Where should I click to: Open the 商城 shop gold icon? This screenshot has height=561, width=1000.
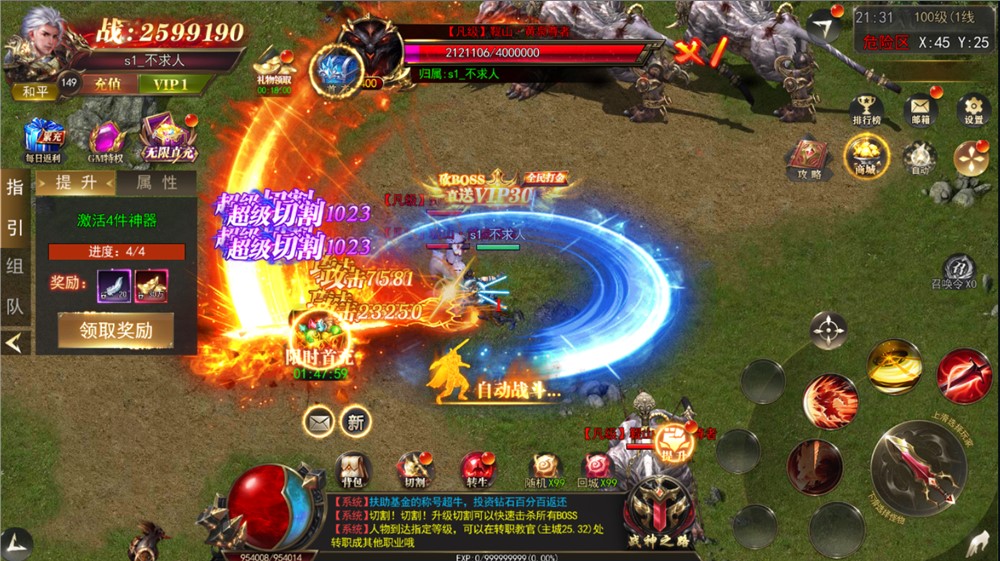pyautogui.click(x=865, y=155)
